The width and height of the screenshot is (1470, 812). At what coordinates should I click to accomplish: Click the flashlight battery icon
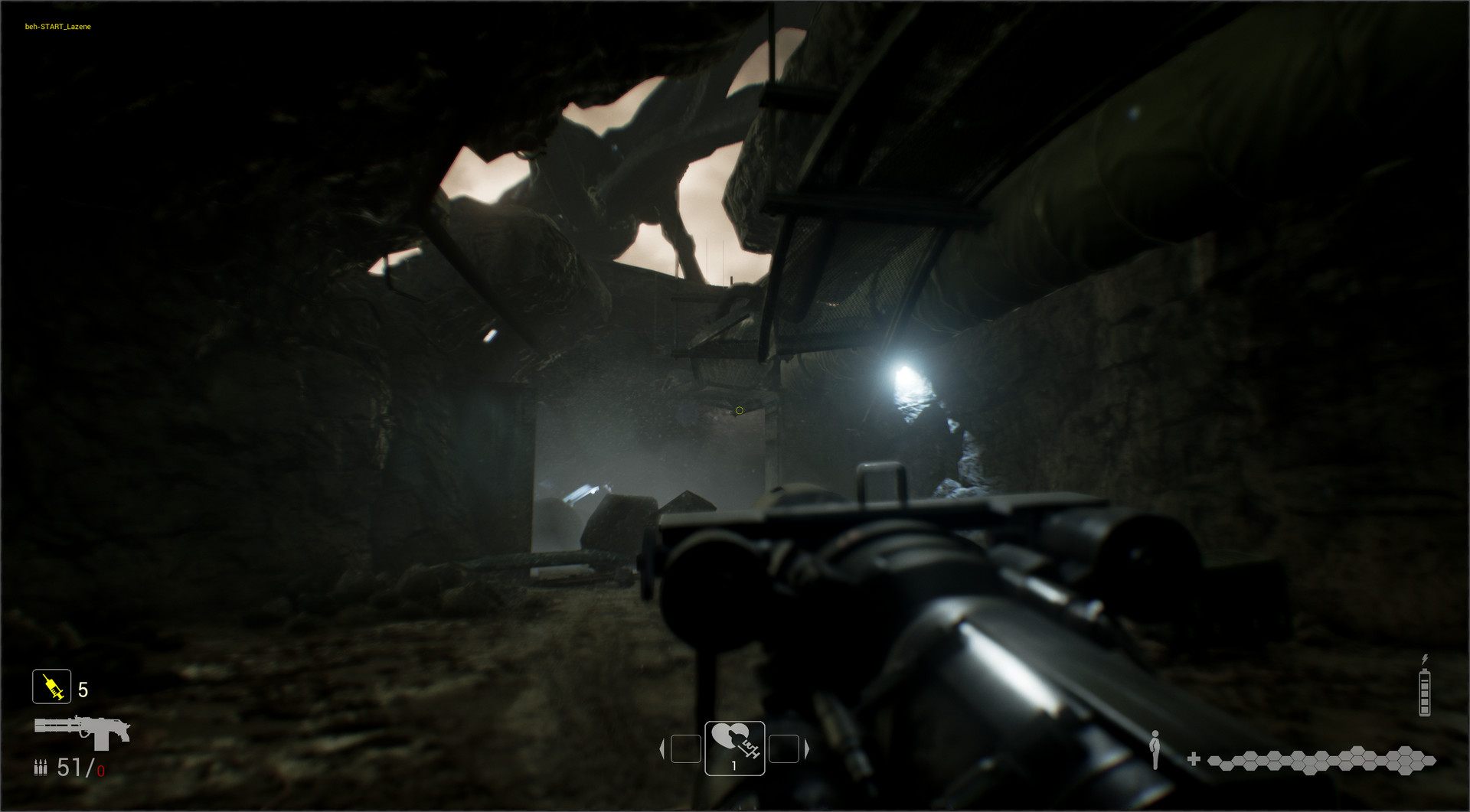tap(1424, 692)
